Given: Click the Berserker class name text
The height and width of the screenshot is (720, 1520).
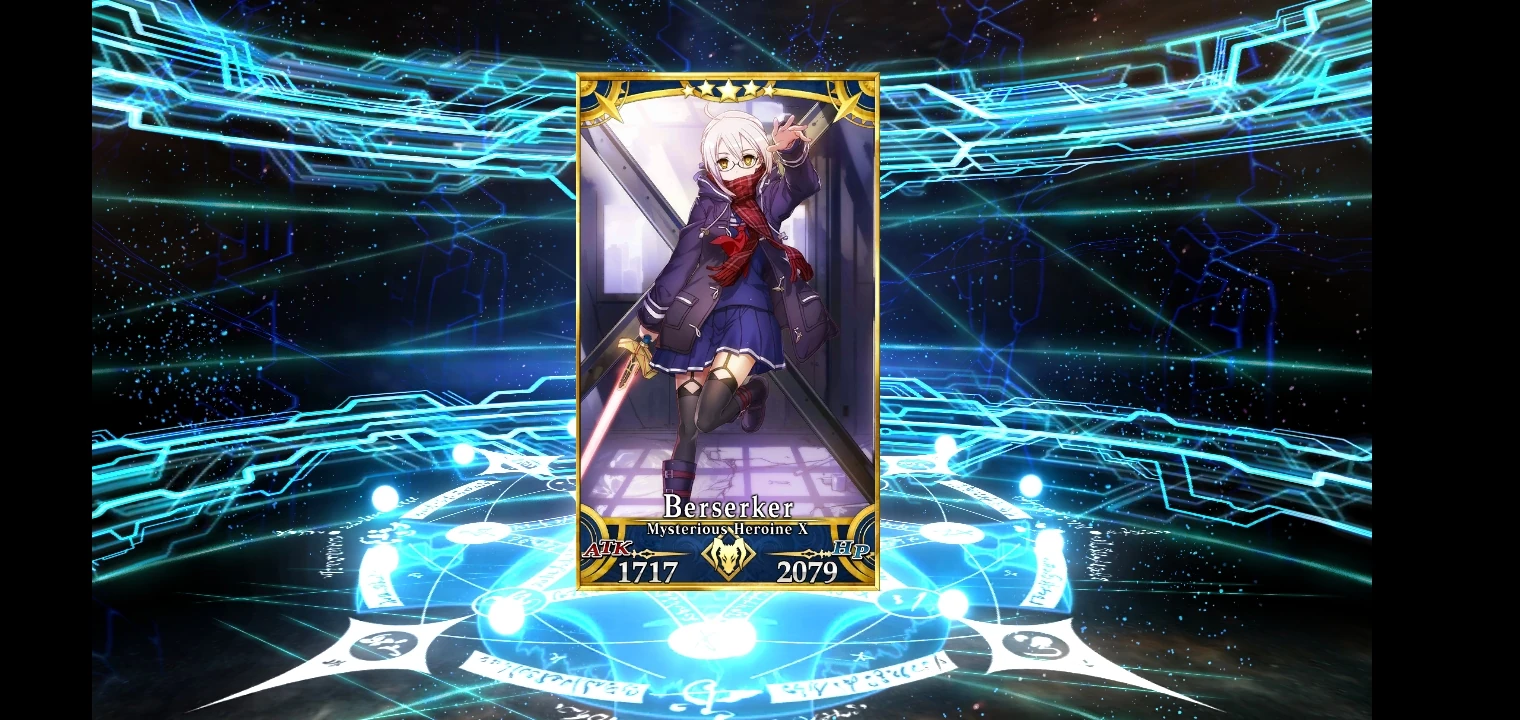Looking at the screenshot, I should click(x=727, y=508).
